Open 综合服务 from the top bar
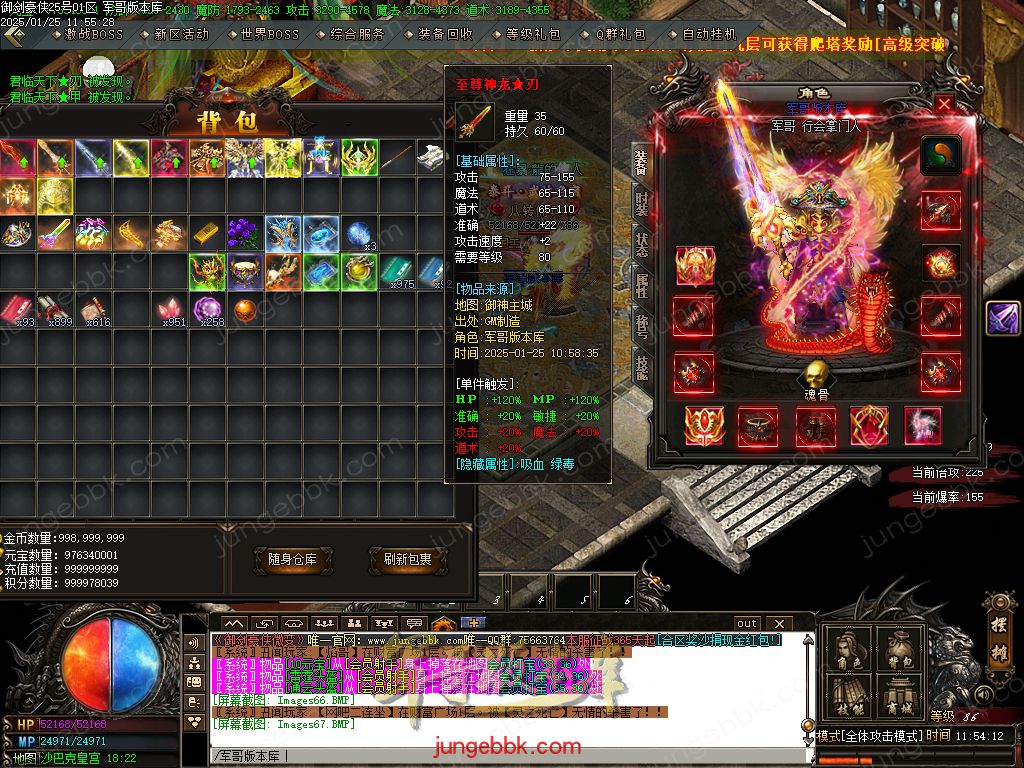This screenshot has height=768, width=1024. click(357, 34)
